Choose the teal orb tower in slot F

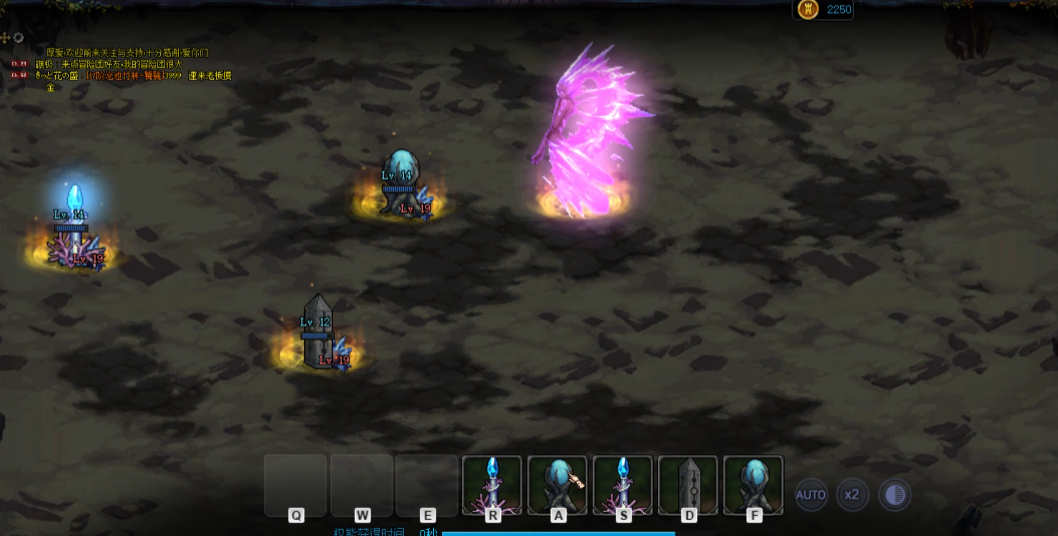[753, 485]
